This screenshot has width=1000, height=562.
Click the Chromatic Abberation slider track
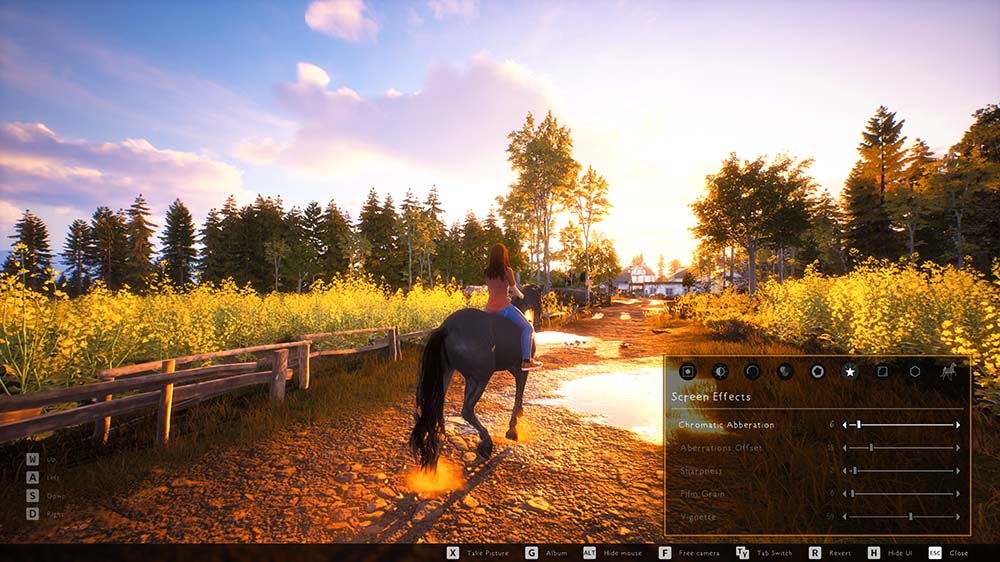pyautogui.click(x=900, y=425)
